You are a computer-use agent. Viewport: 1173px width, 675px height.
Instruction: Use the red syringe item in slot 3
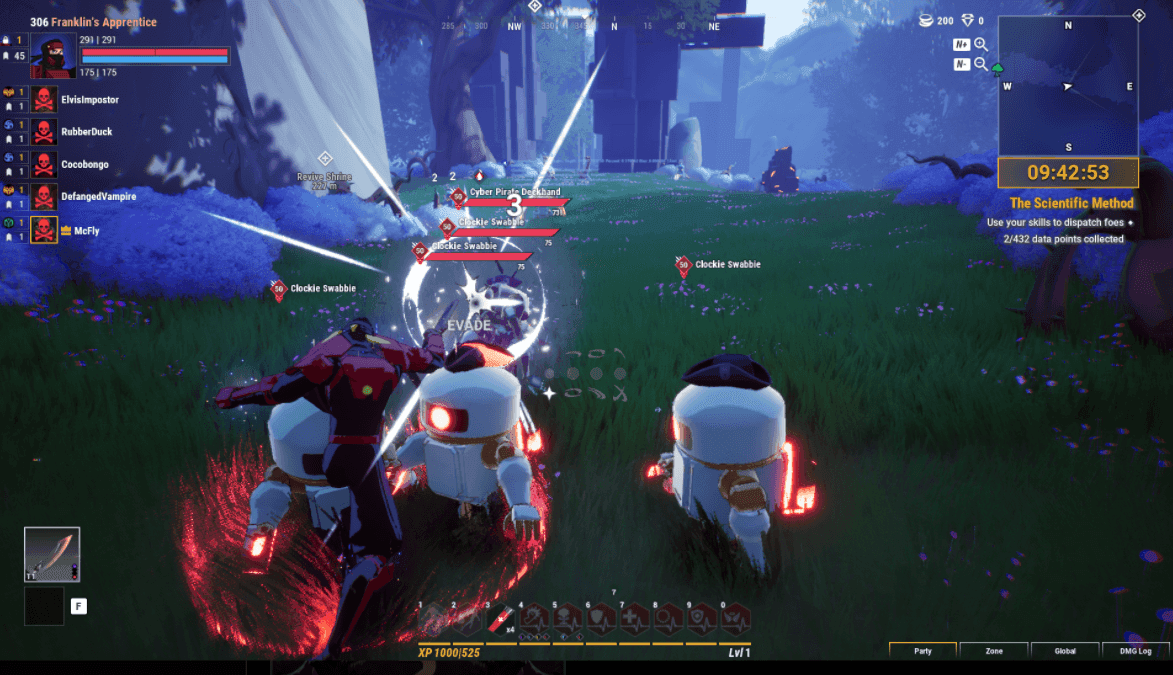501,620
